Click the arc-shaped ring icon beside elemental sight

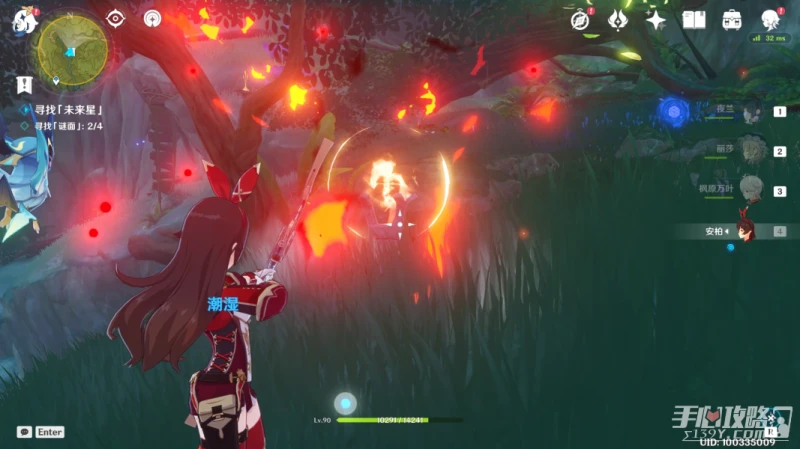click(x=152, y=18)
